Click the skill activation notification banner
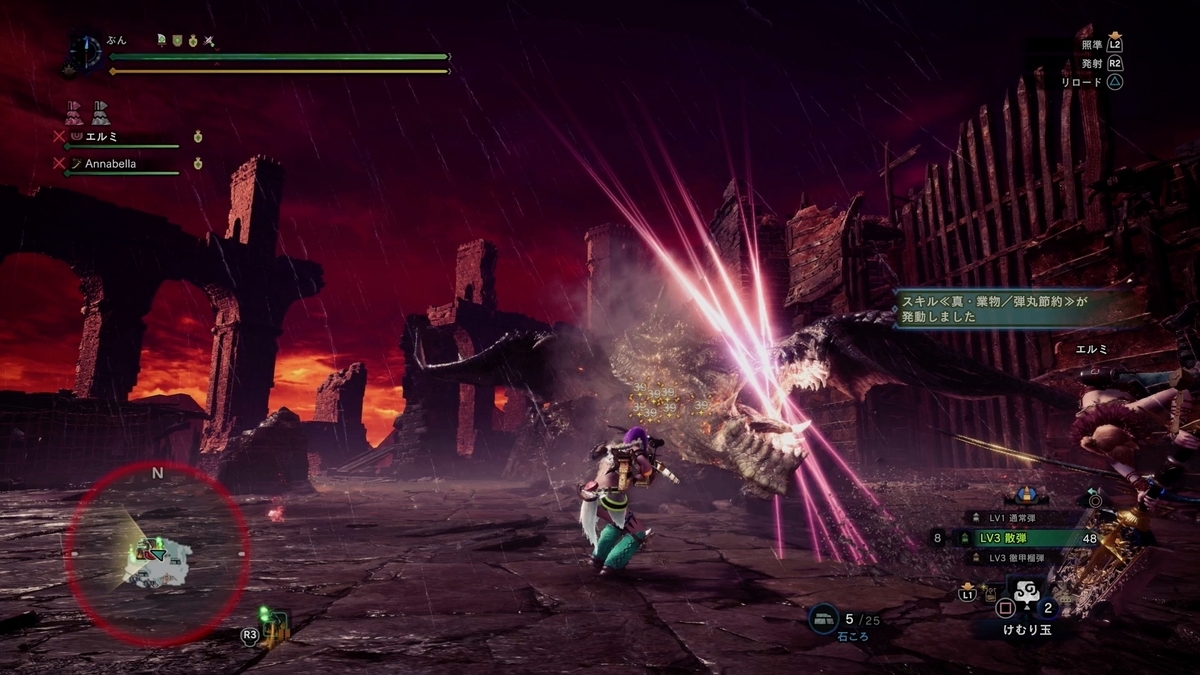1200x675 pixels. click(x=1003, y=306)
